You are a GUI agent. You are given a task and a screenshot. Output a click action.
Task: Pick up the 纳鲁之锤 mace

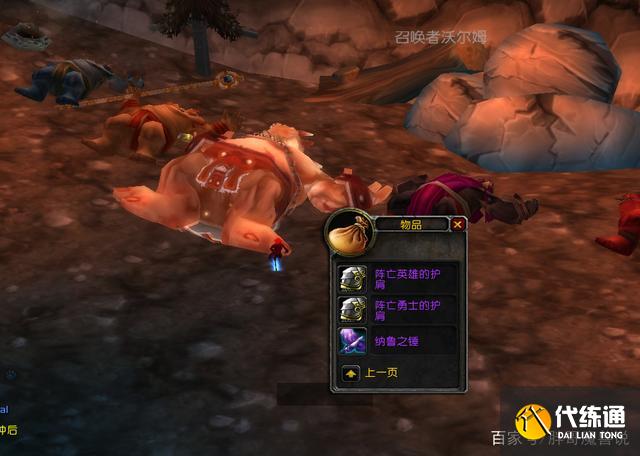click(352, 340)
